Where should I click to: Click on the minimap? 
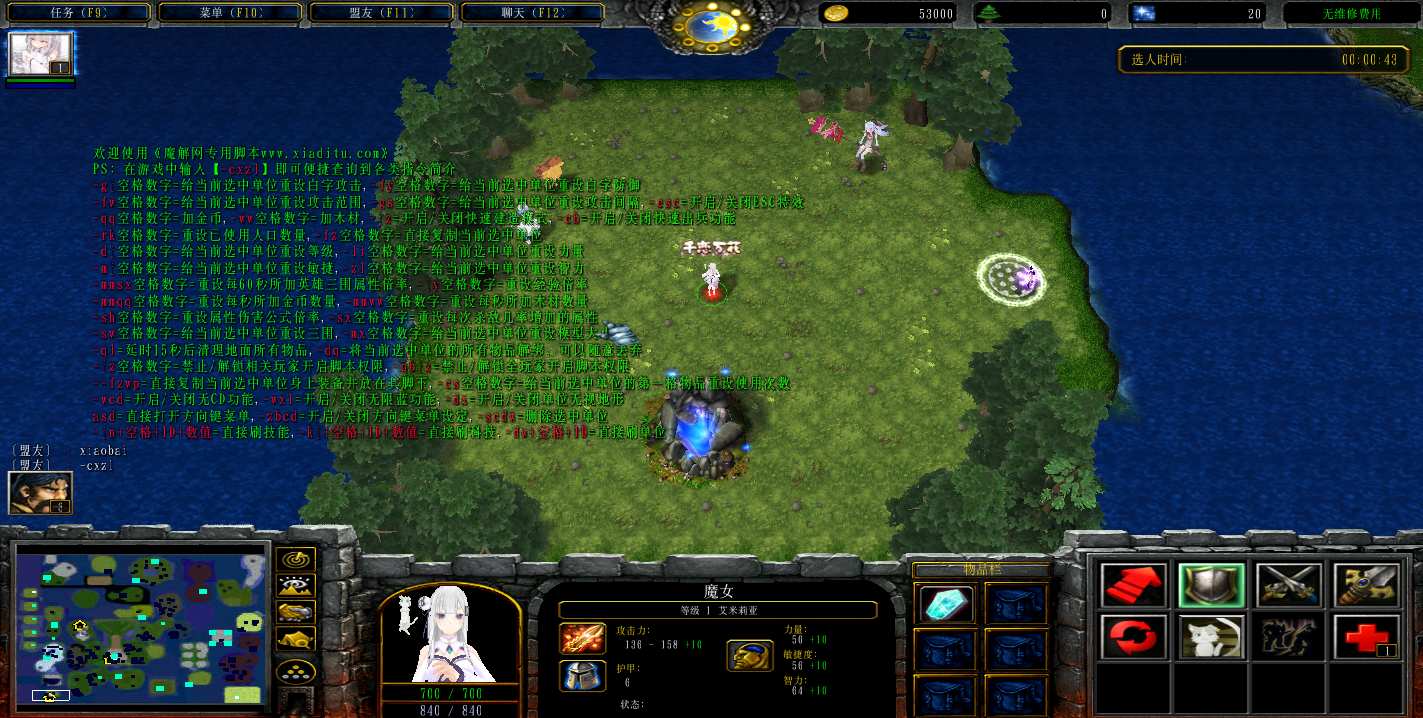[x=141, y=623]
